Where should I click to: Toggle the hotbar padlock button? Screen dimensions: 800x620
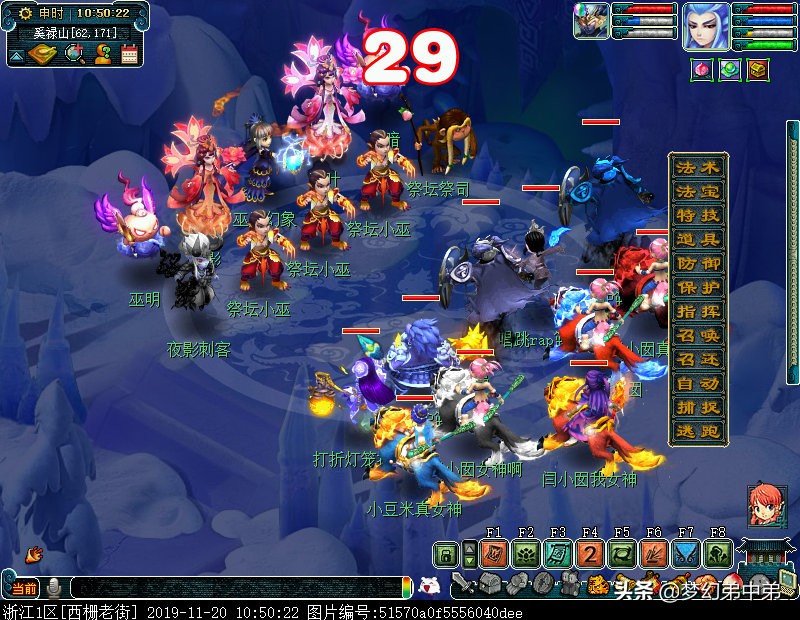click(446, 555)
